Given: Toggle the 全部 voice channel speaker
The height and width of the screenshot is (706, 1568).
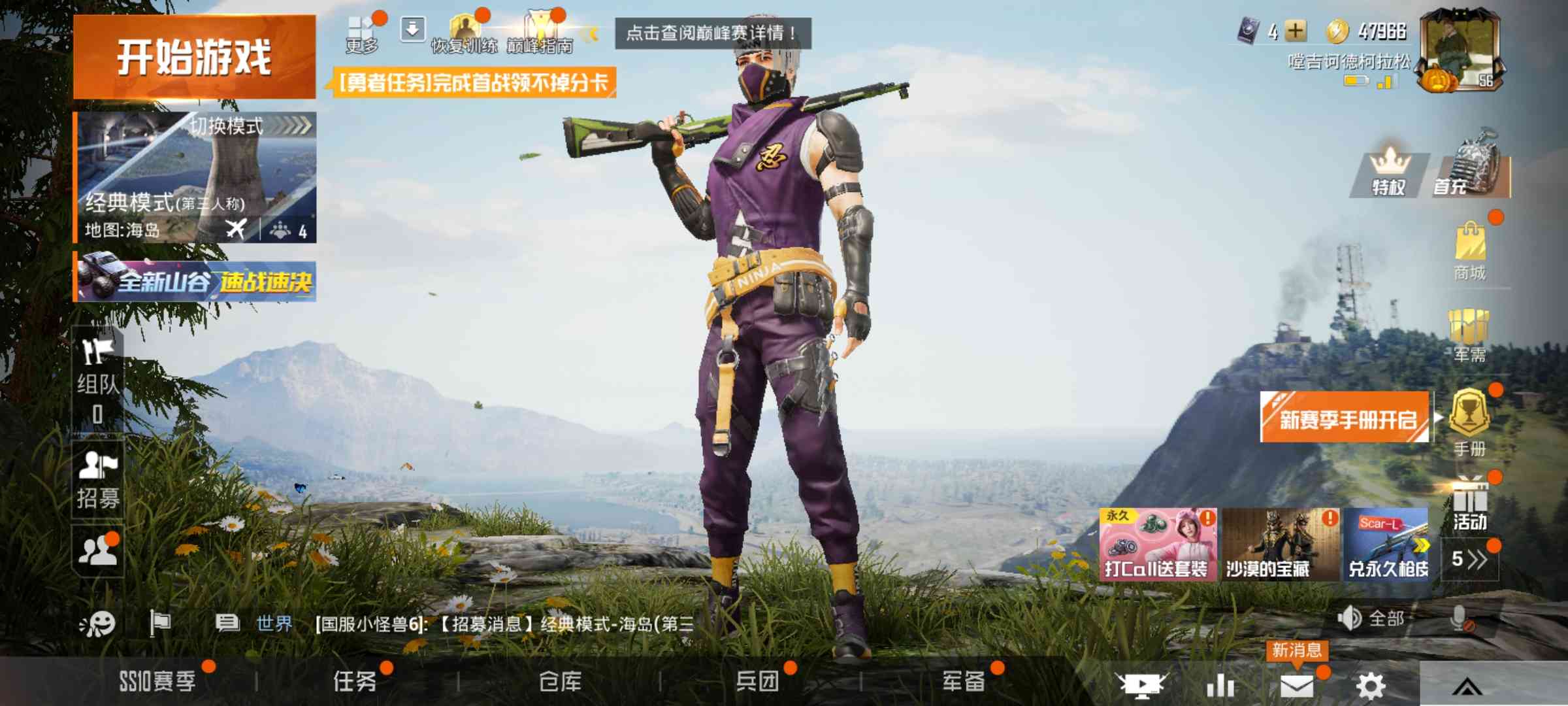Looking at the screenshot, I should (x=1349, y=617).
